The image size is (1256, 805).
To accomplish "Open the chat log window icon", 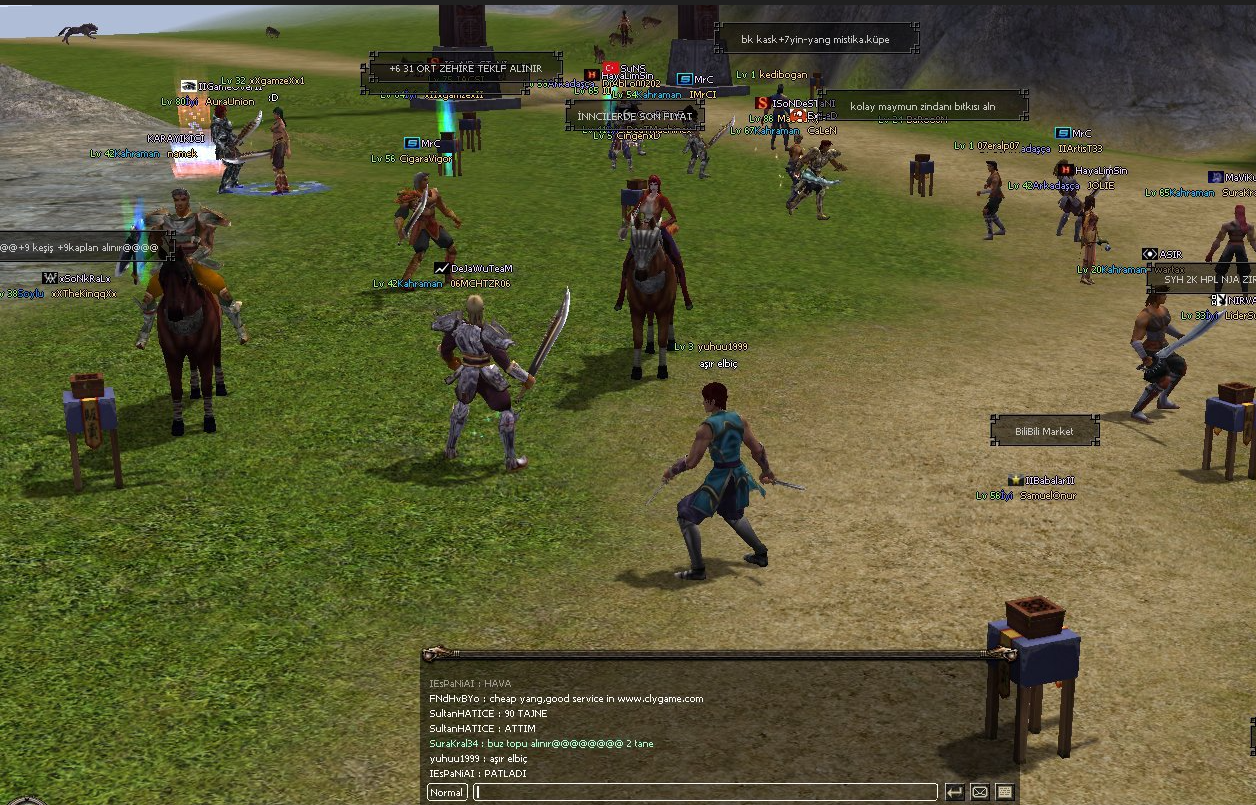I will (1005, 792).
